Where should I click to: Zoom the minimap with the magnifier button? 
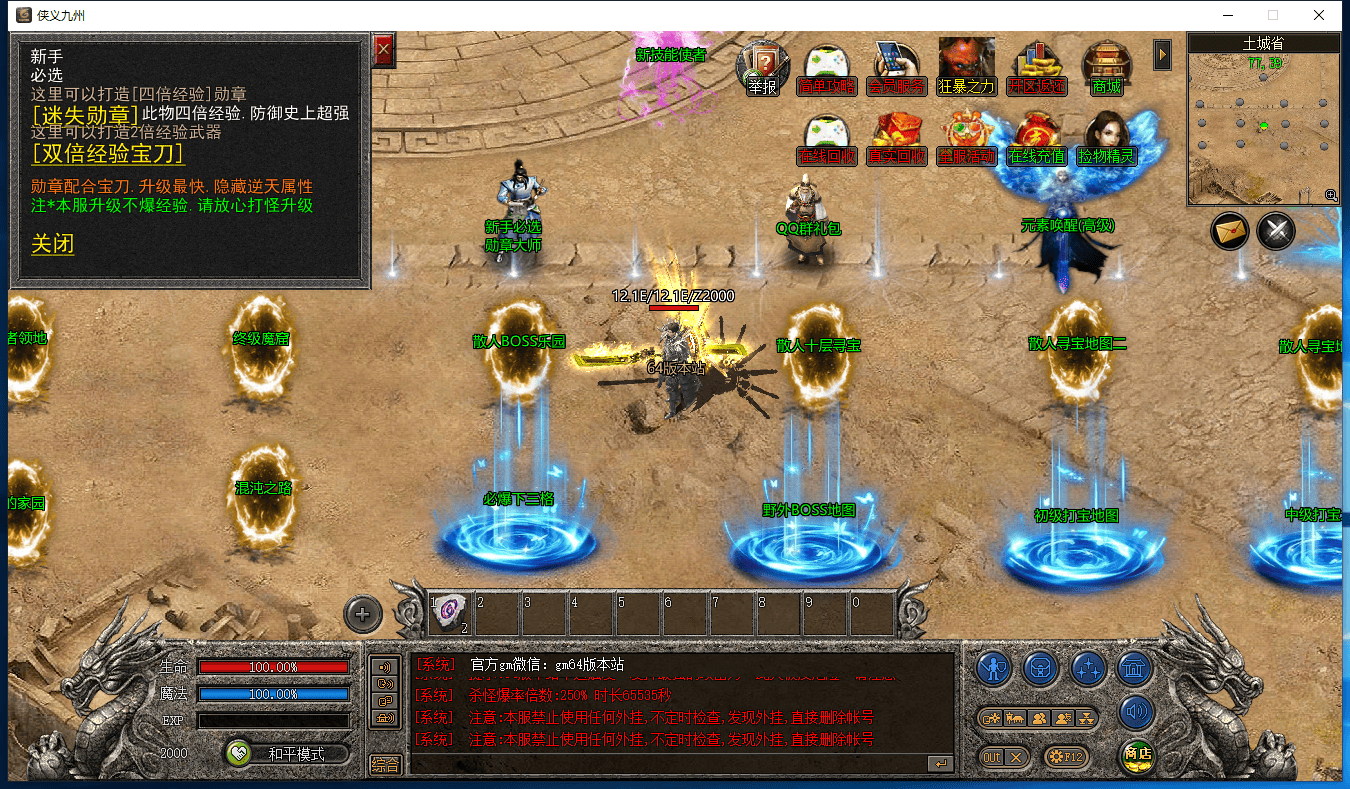1331,196
